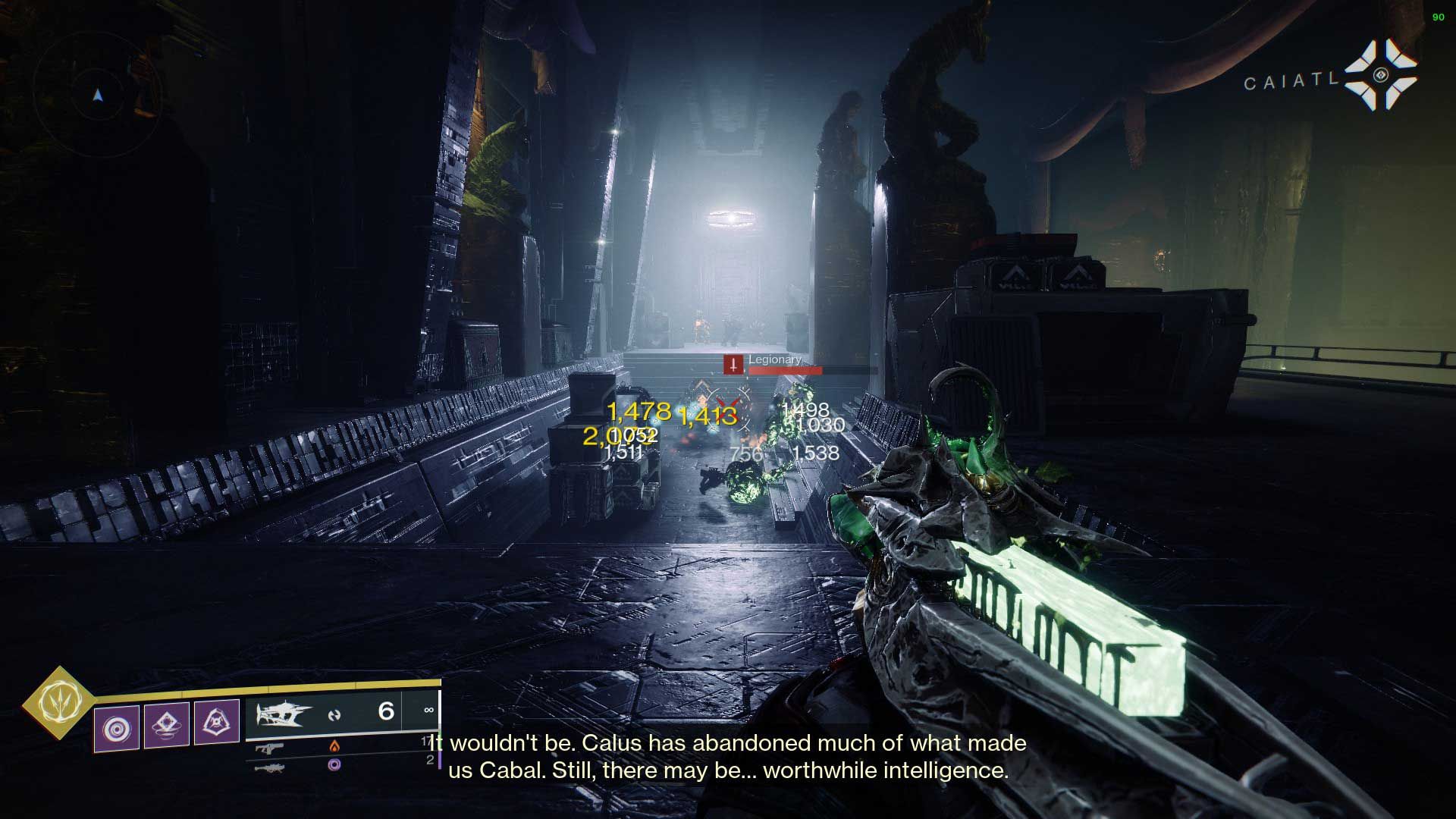The width and height of the screenshot is (1456, 819).
Task: Click the void sniper rifle icon
Action: pos(272,768)
